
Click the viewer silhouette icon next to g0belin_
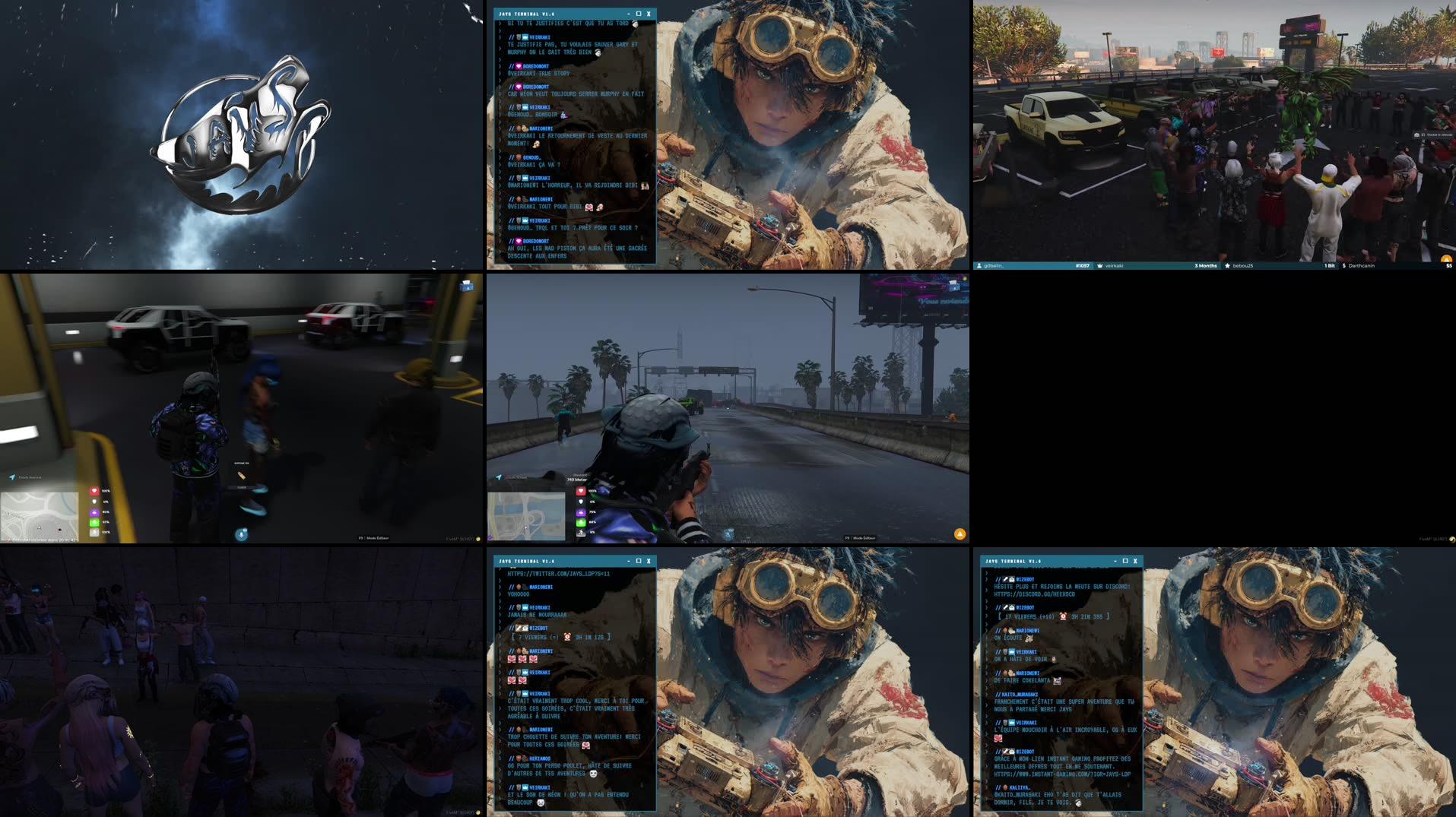[x=979, y=266]
